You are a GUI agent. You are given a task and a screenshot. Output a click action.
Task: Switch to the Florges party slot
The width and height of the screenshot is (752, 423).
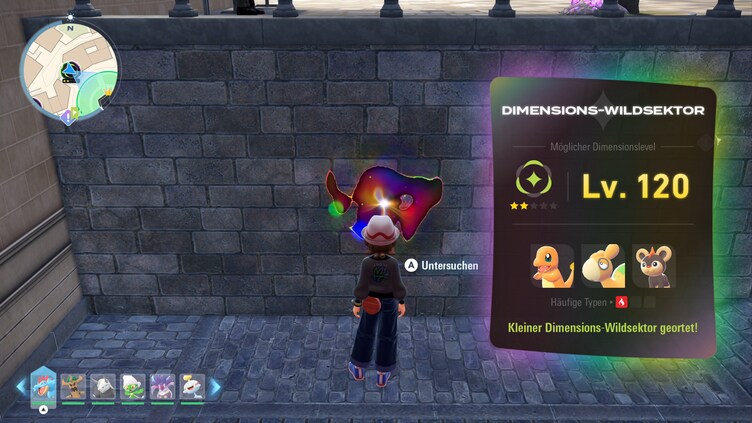161,387
